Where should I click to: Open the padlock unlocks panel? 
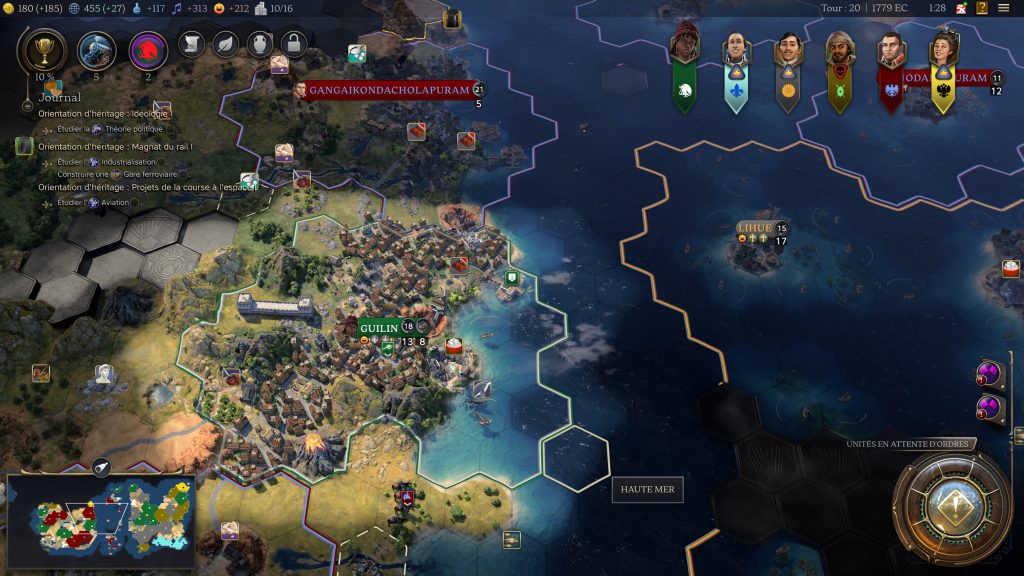[x=293, y=43]
